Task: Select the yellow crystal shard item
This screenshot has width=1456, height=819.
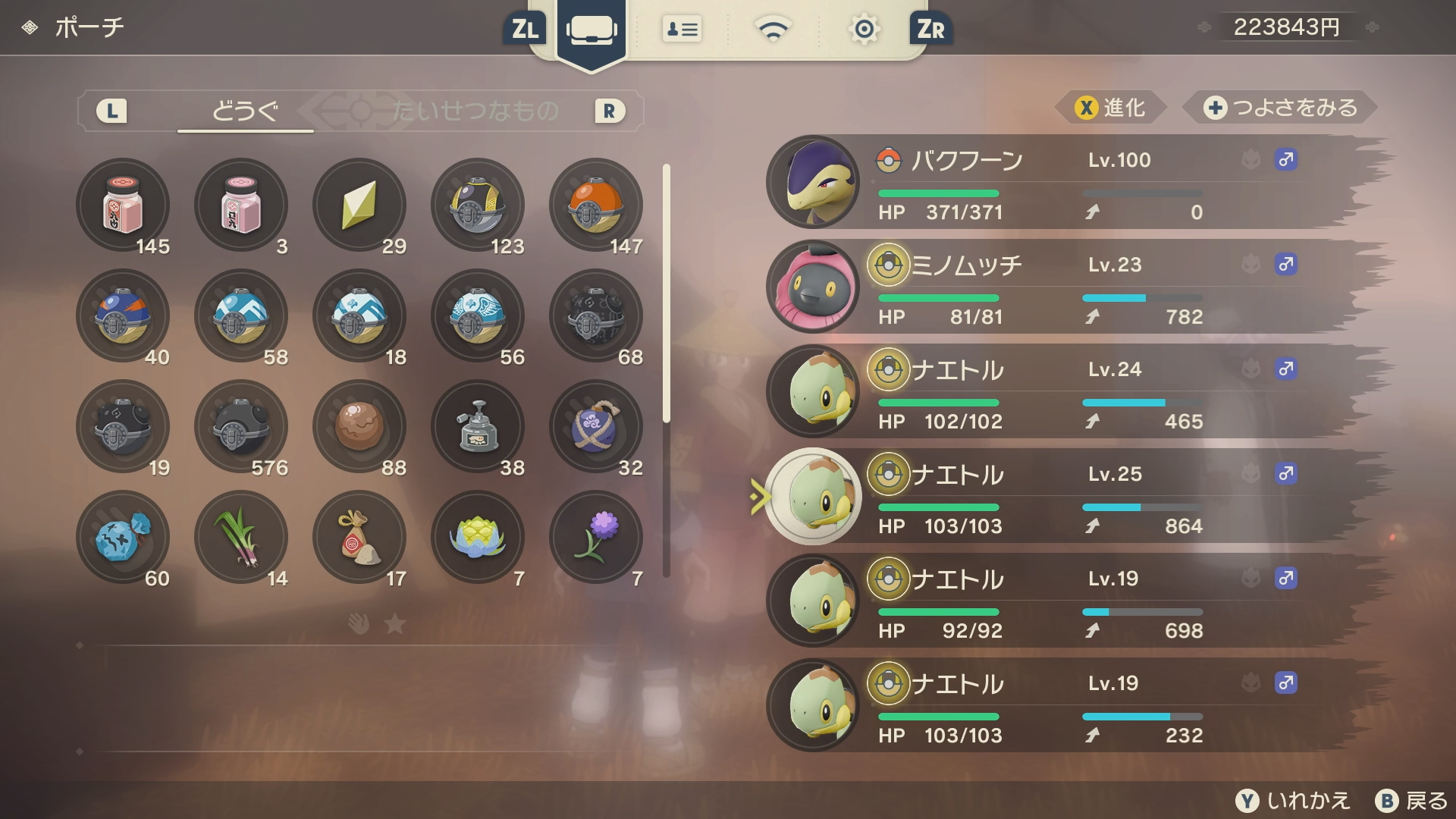Action: pos(359,205)
